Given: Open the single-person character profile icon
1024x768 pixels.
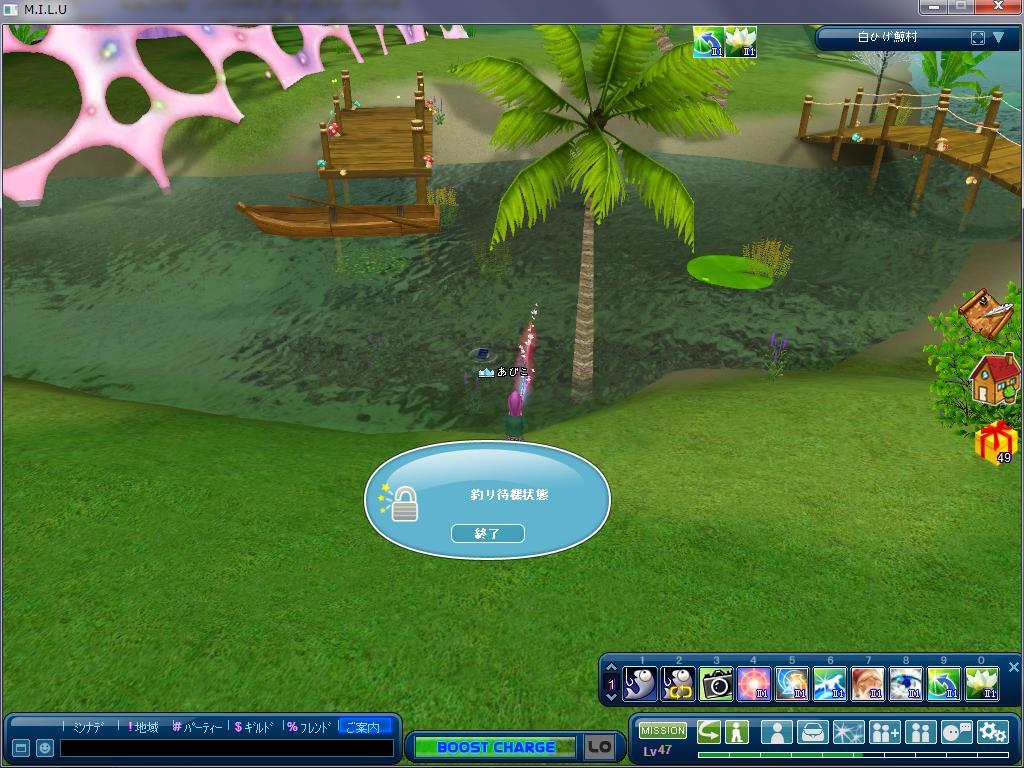Looking at the screenshot, I should 776,732.
